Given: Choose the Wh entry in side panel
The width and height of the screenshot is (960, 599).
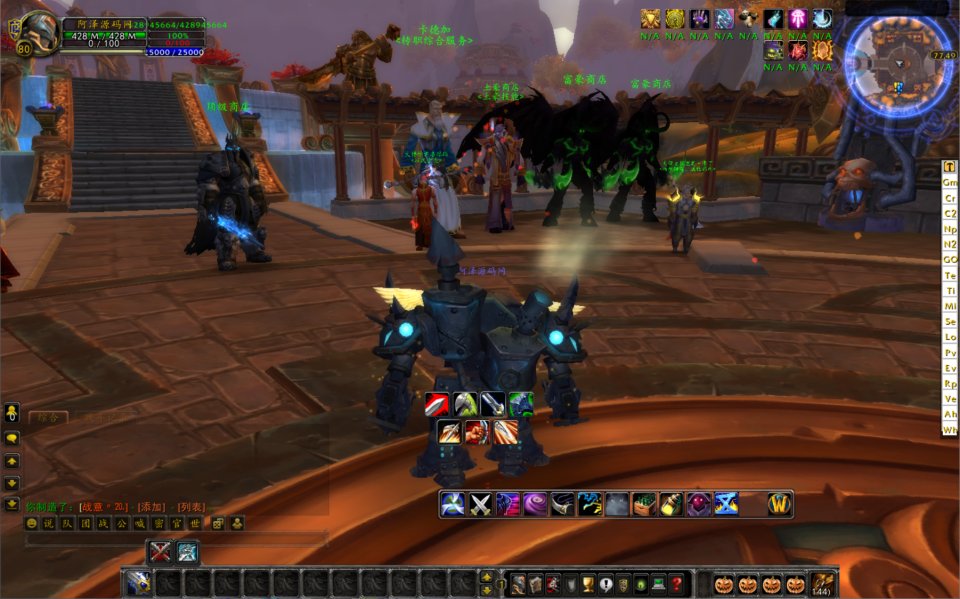Looking at the screenshot, I should tap(950, 429).
